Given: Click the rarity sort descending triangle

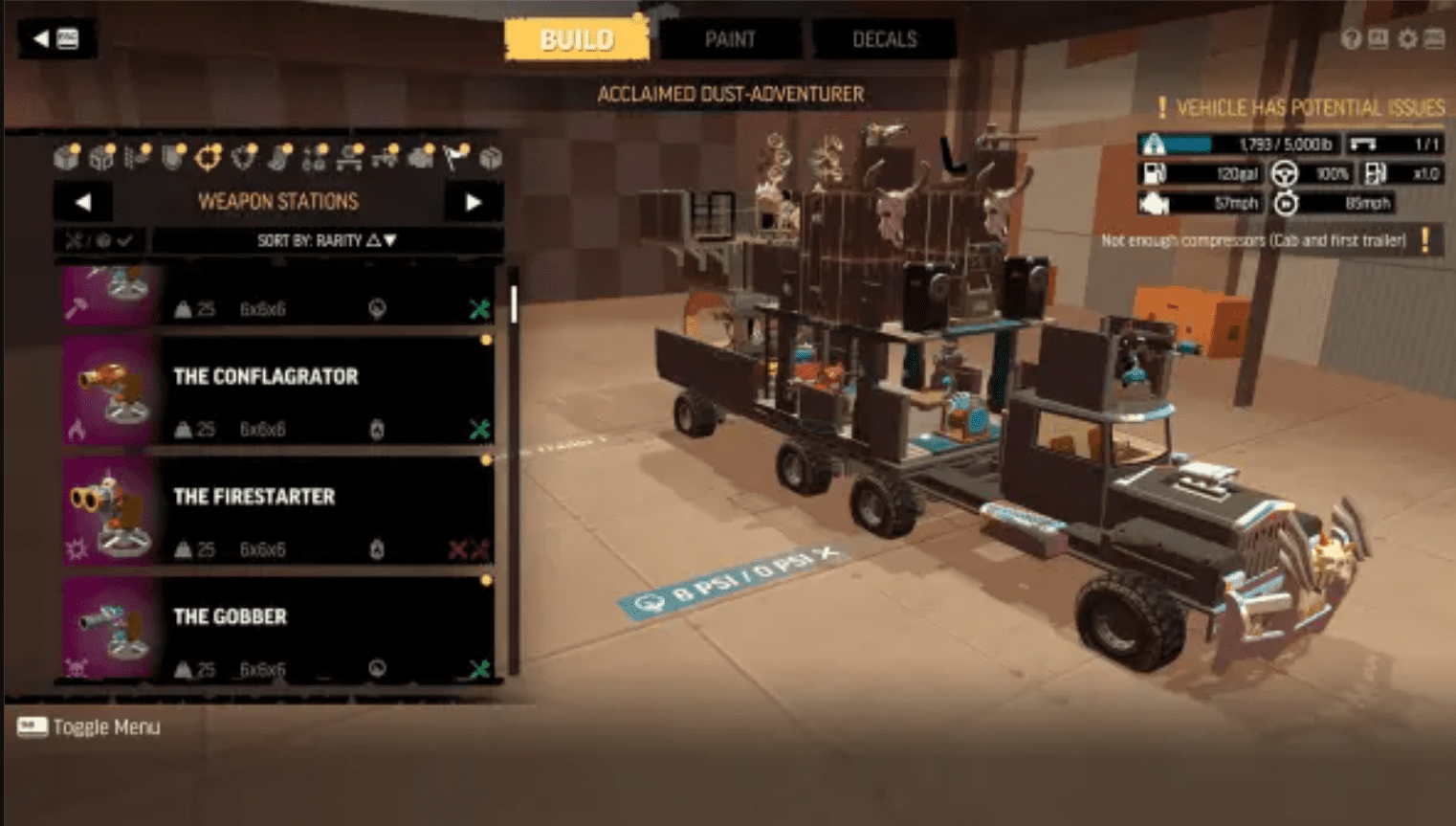Looking at the screenshot, I should point(388,241).
